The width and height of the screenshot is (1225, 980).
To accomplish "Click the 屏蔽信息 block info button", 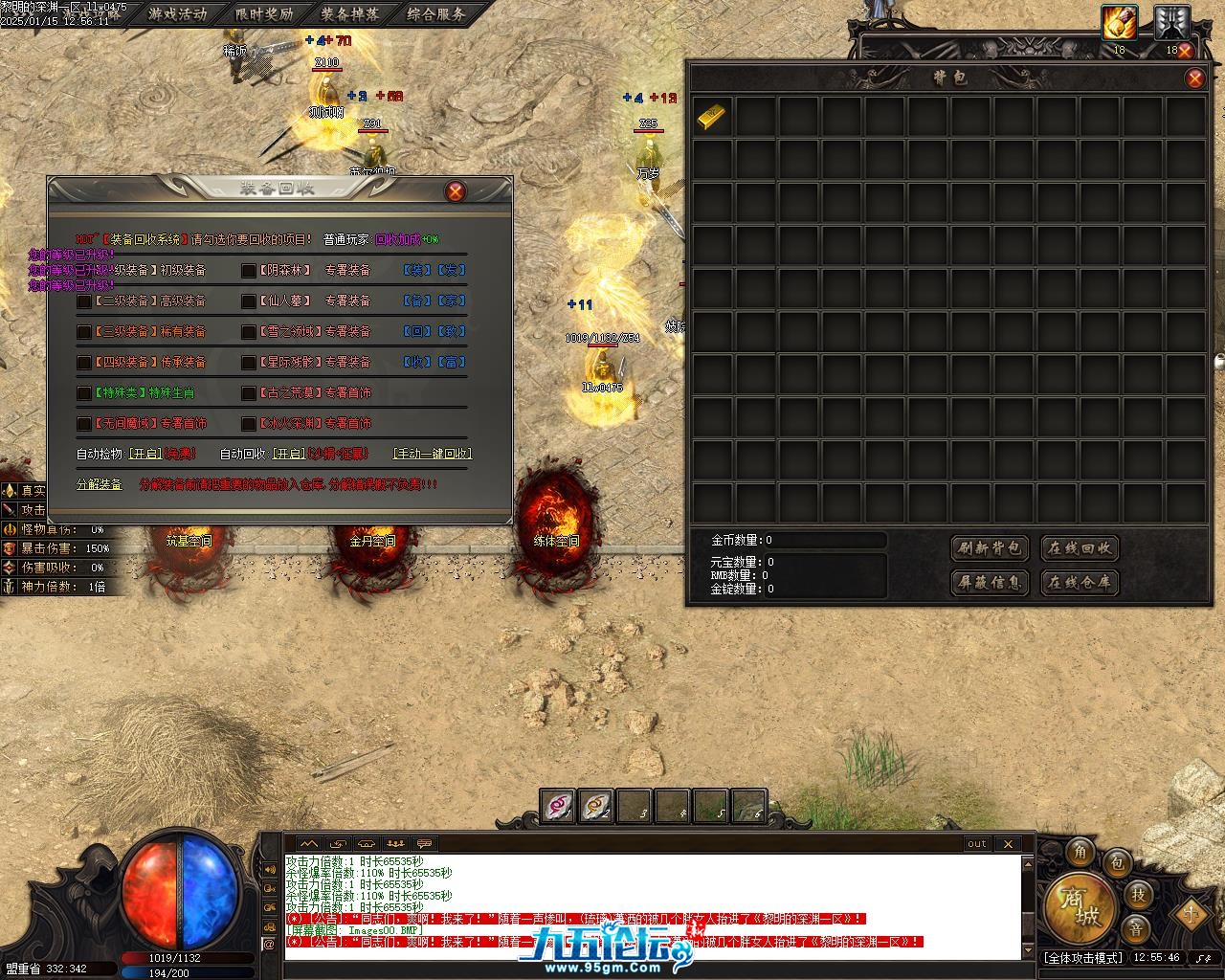I will (991, 582).
